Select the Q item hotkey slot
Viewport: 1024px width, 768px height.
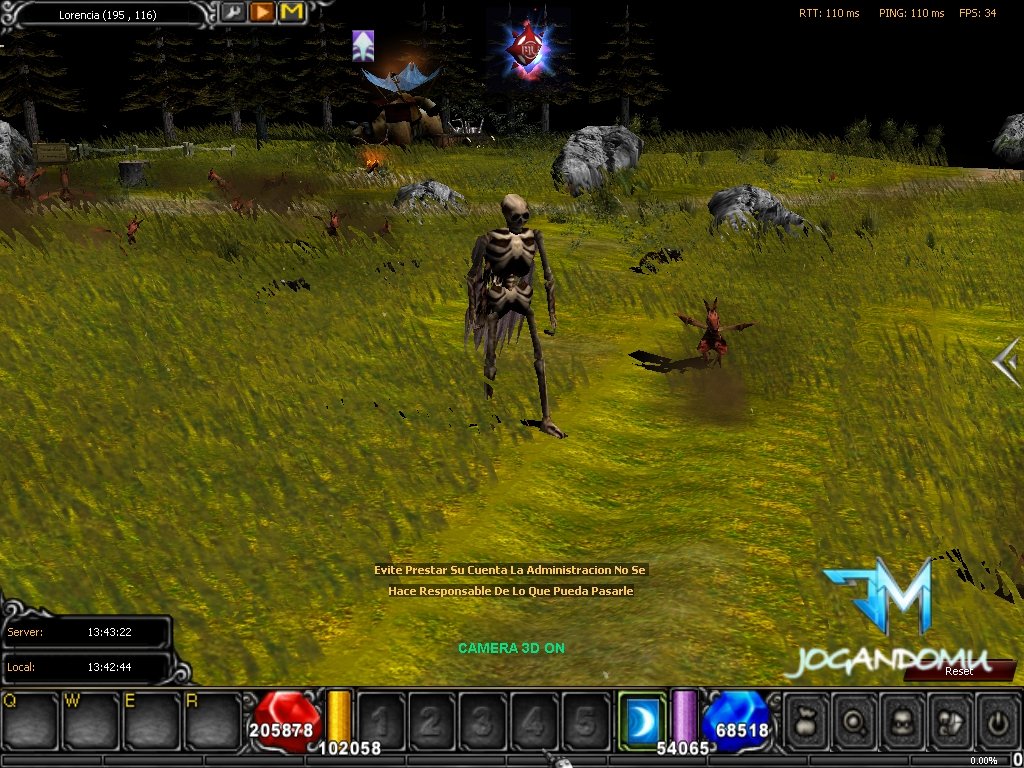point(31,720)
